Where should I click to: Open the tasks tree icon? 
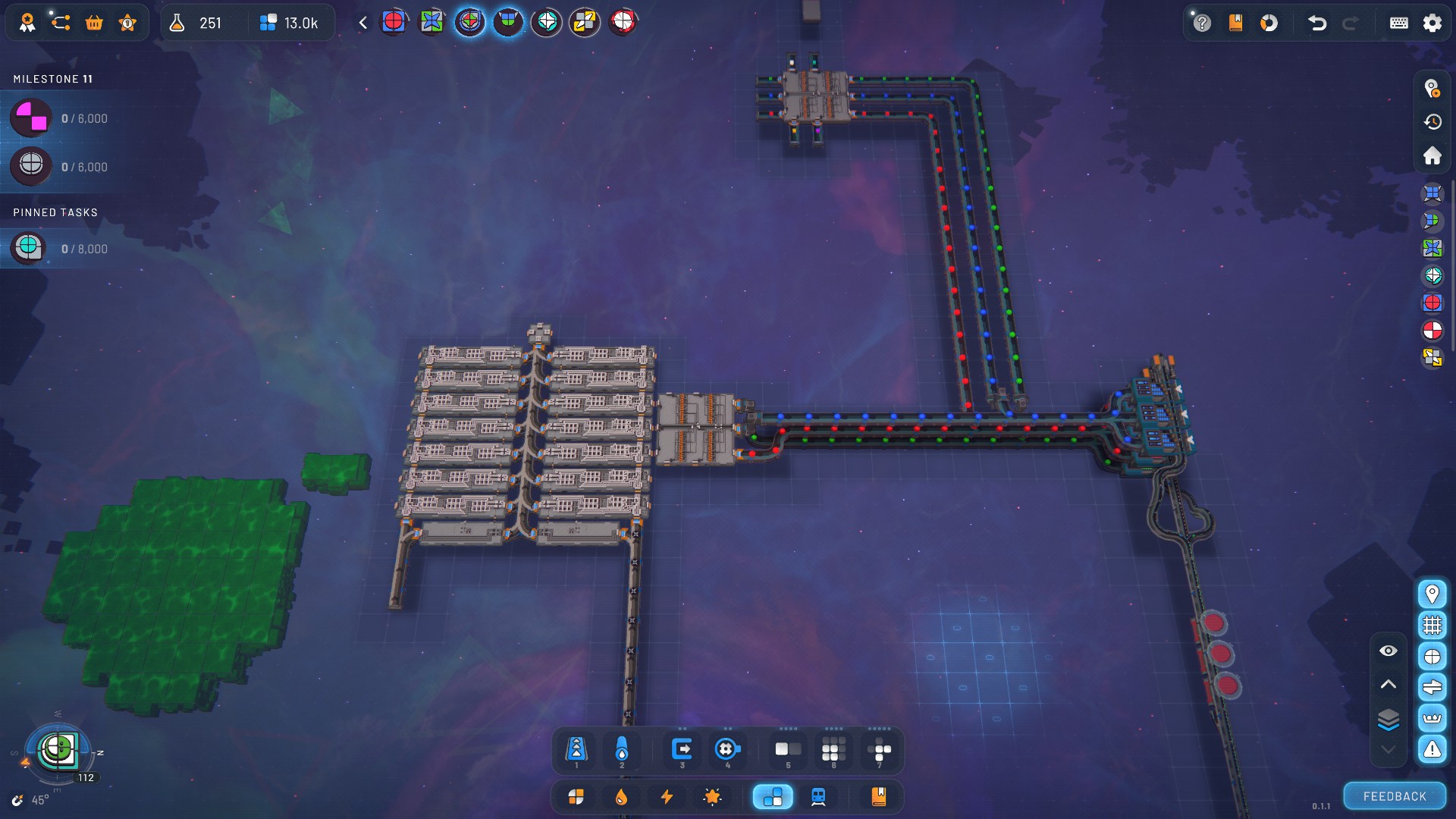coord(61,23)
